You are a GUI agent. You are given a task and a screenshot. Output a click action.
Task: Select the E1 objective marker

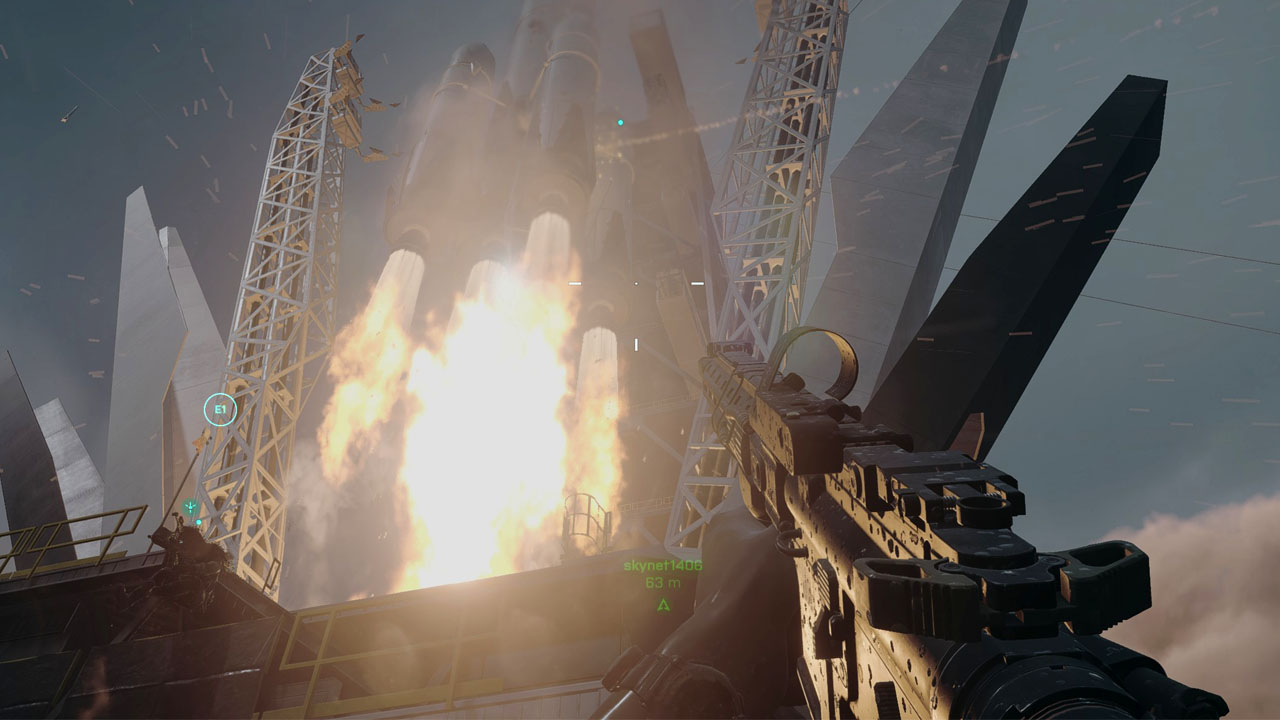click(x=220, y=409)
